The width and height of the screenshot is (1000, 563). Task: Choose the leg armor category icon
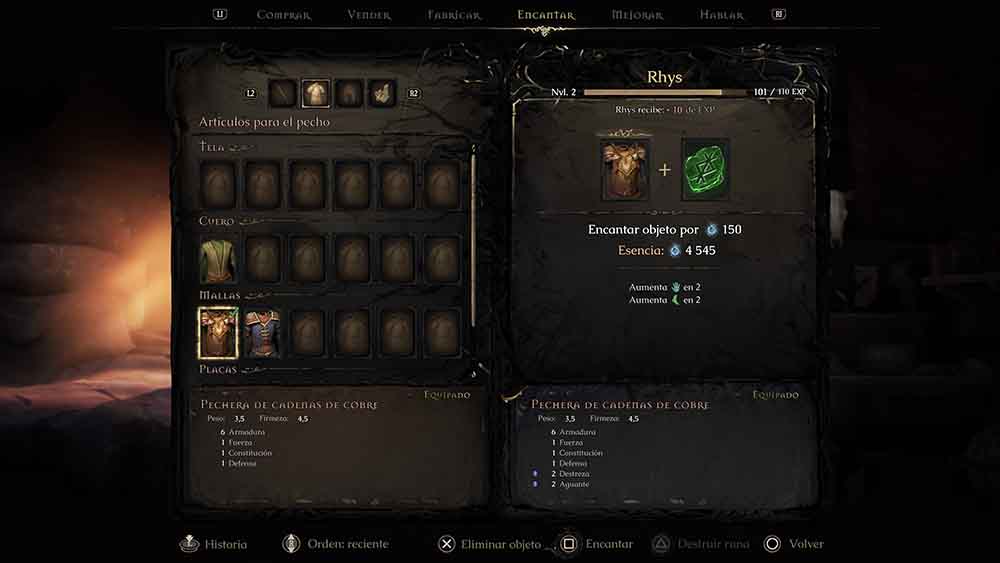(x=348, y=94)
